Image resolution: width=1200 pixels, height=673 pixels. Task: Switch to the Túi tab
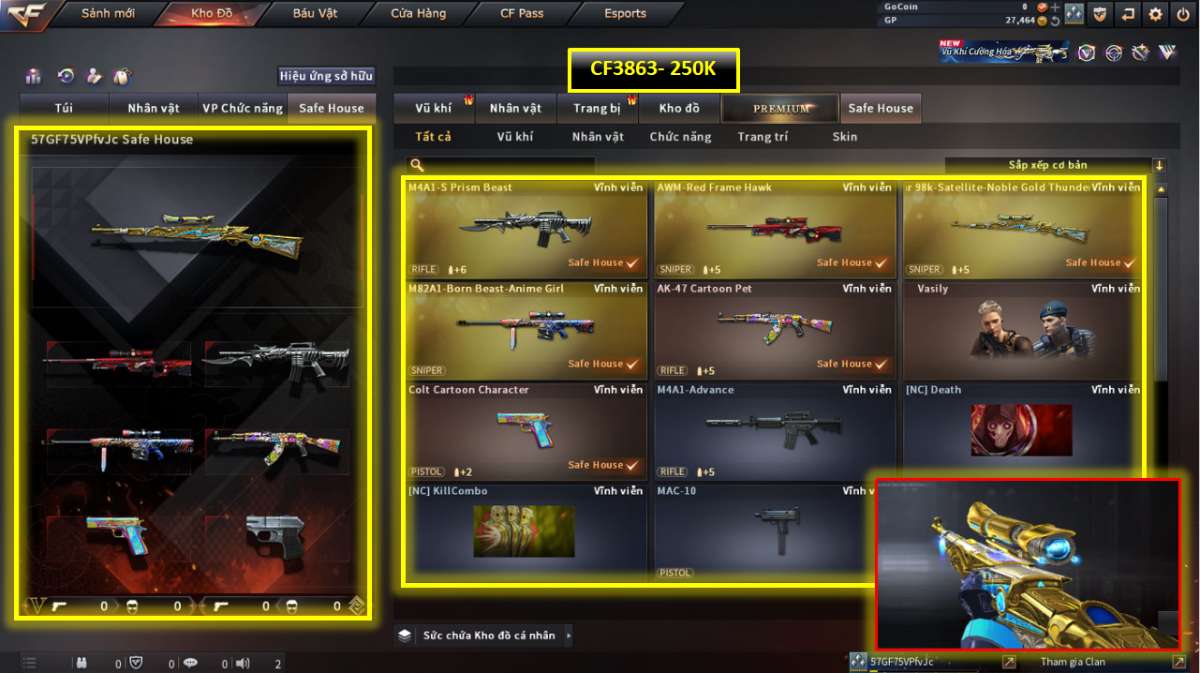point(65,108)
